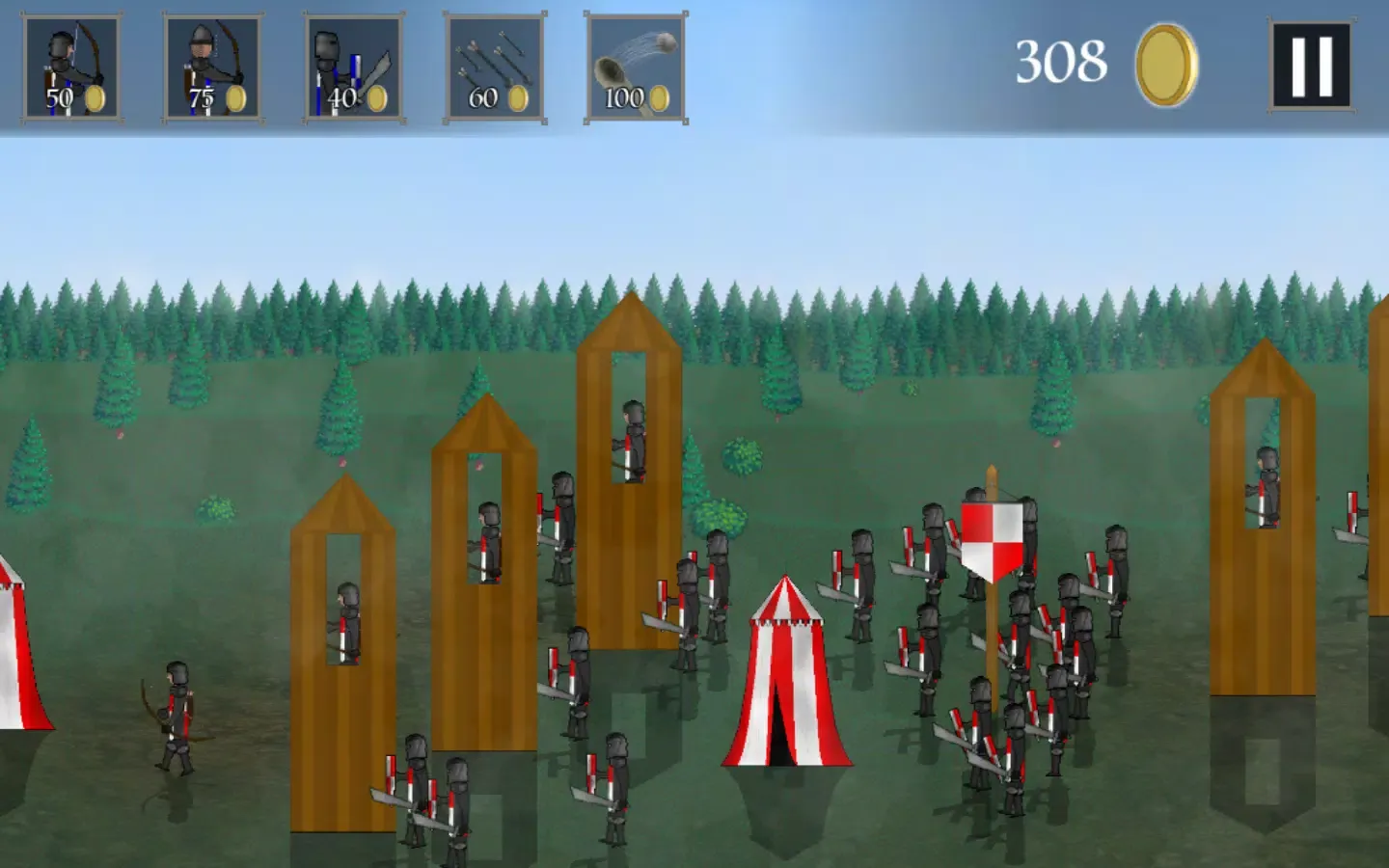1389x868 pixels.
Task: Click the 308 coin total display
Action: click(x=1061, y=63)
